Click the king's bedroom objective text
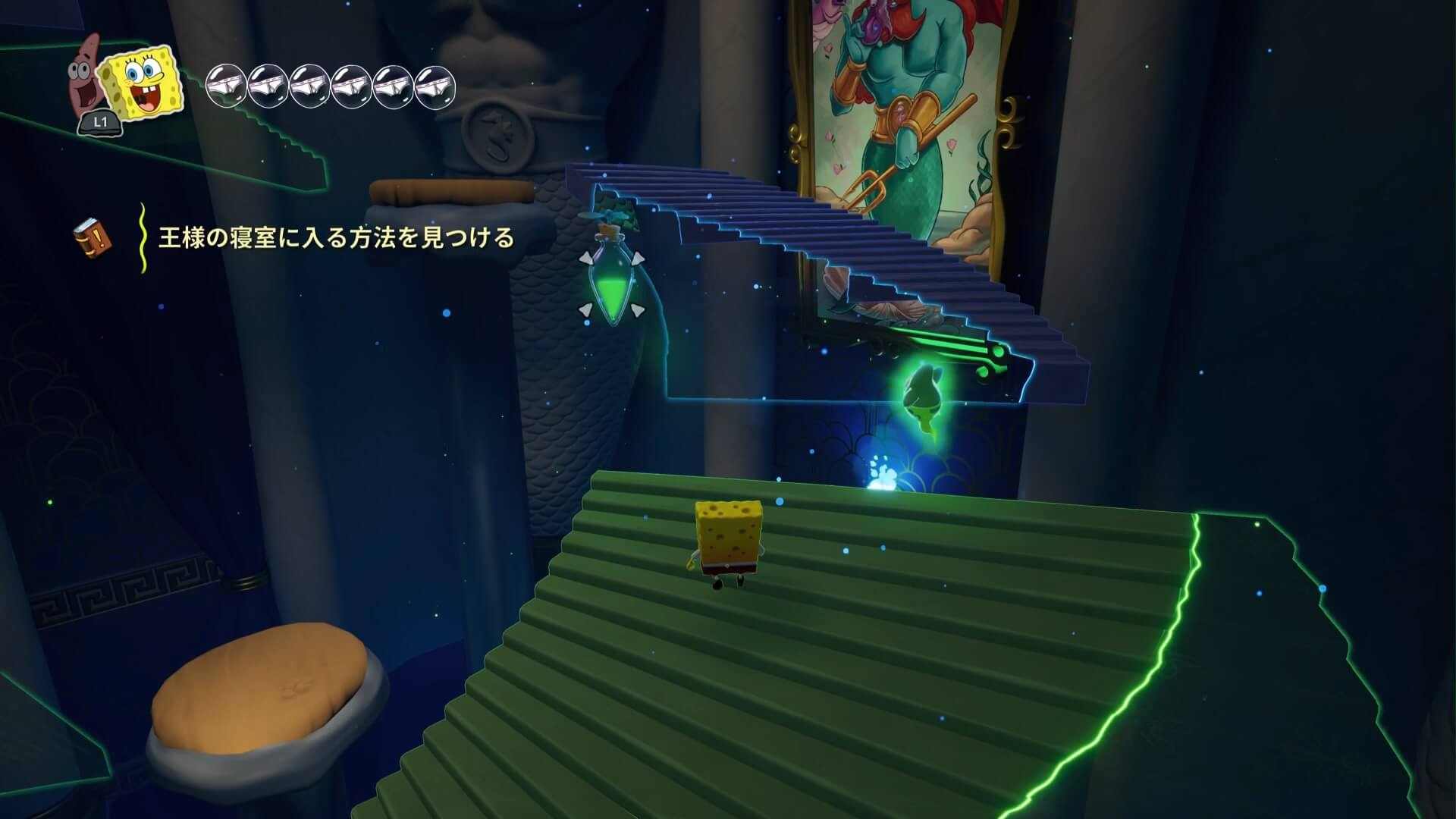 click(336, 239)
